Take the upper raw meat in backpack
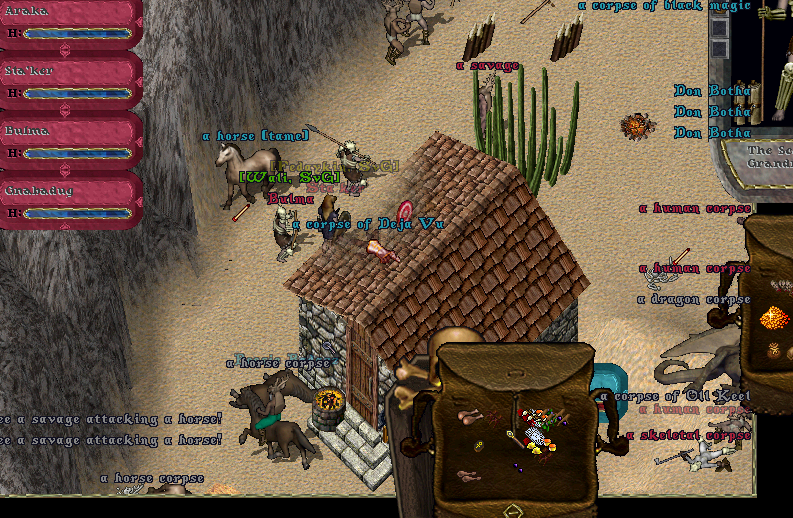793x518 pixels. pos(467,416)
